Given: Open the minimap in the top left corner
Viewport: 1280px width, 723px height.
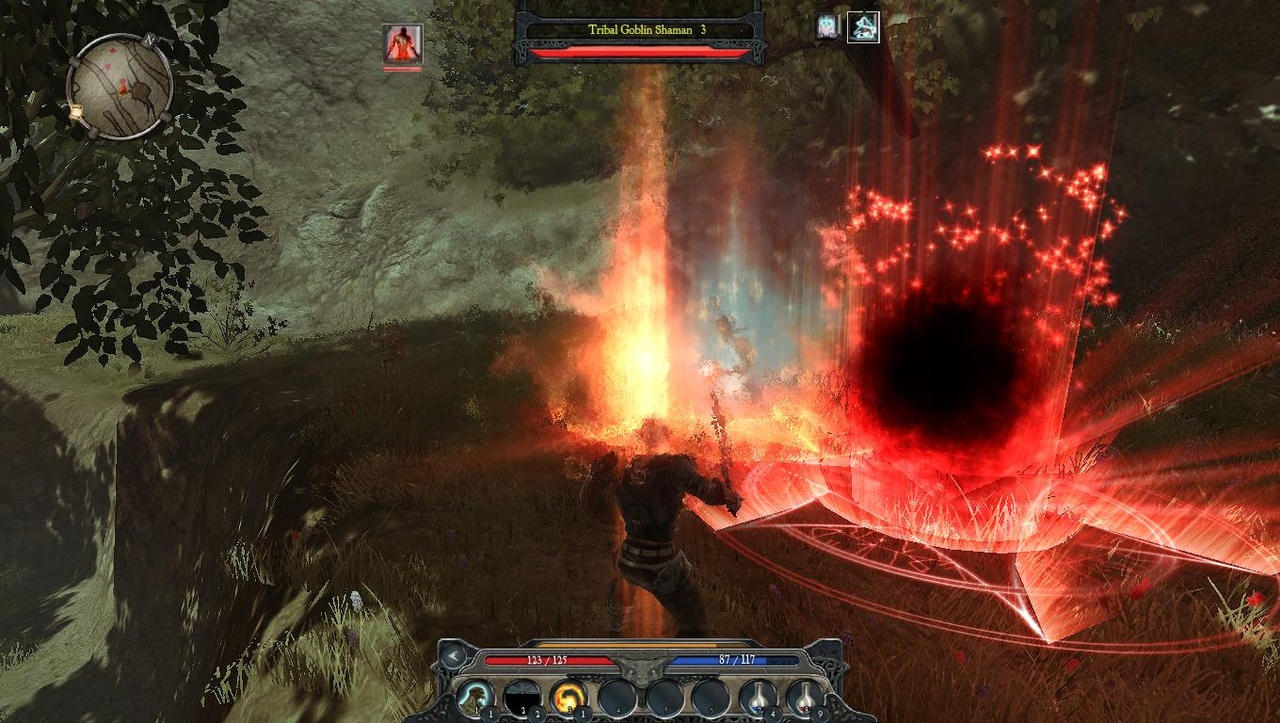Looking at the screenshot, I should pos(120,80).
